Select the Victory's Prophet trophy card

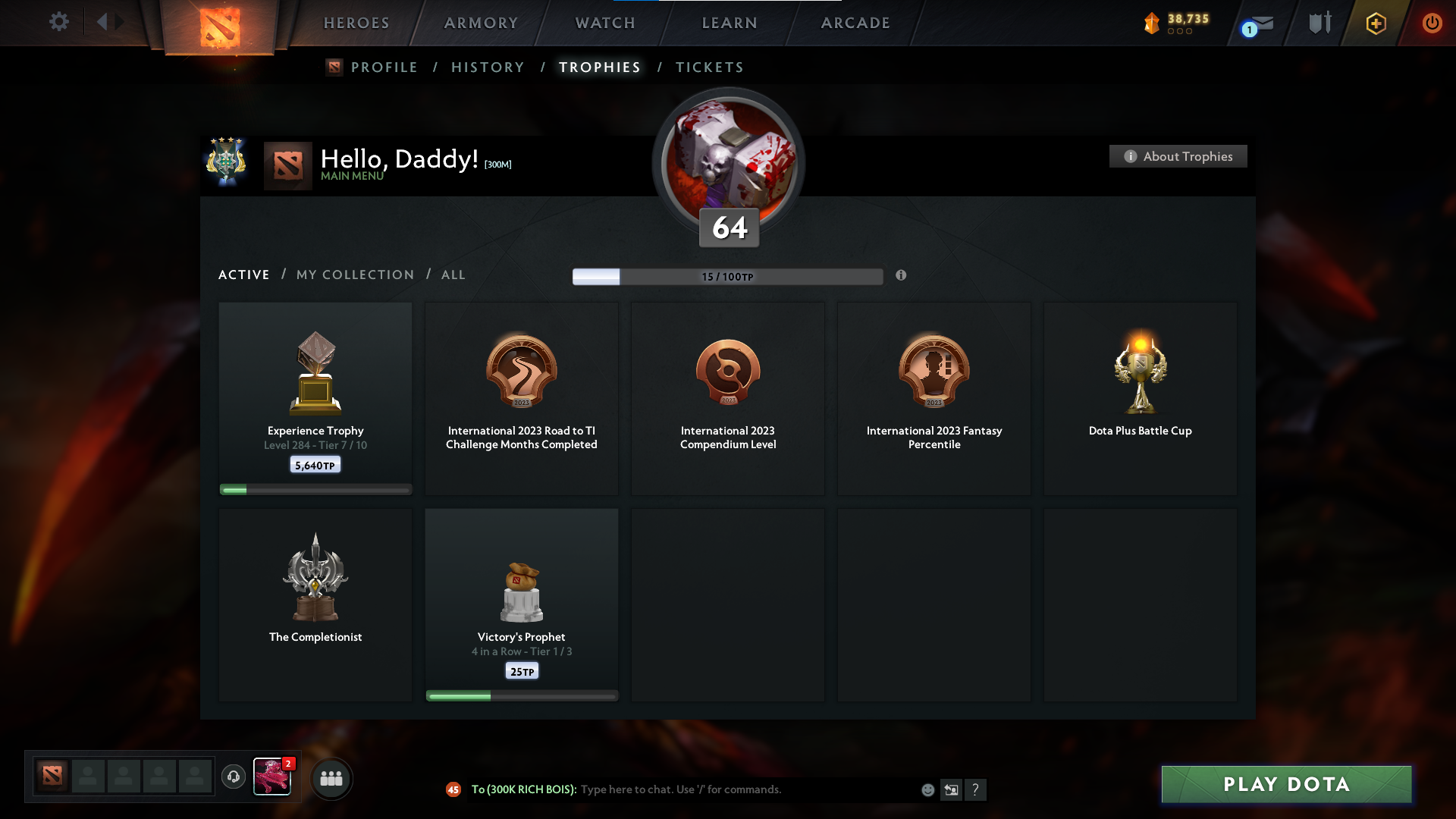[x=522, y=604]
